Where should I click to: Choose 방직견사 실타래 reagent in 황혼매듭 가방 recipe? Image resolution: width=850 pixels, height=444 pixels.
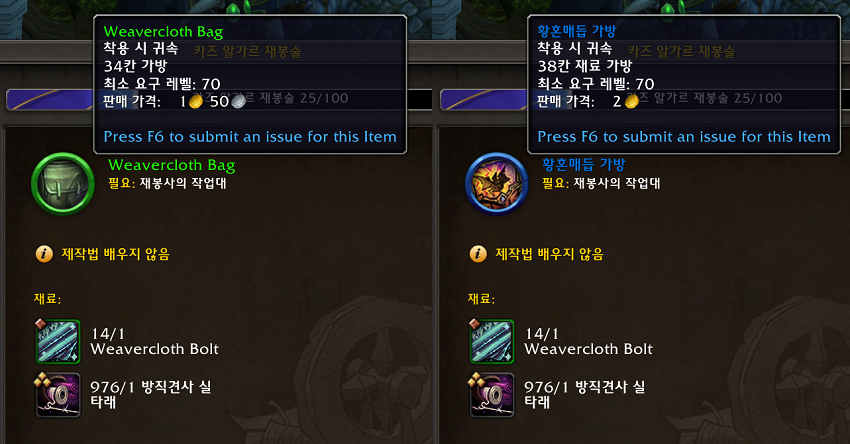(x=492, y=394)
